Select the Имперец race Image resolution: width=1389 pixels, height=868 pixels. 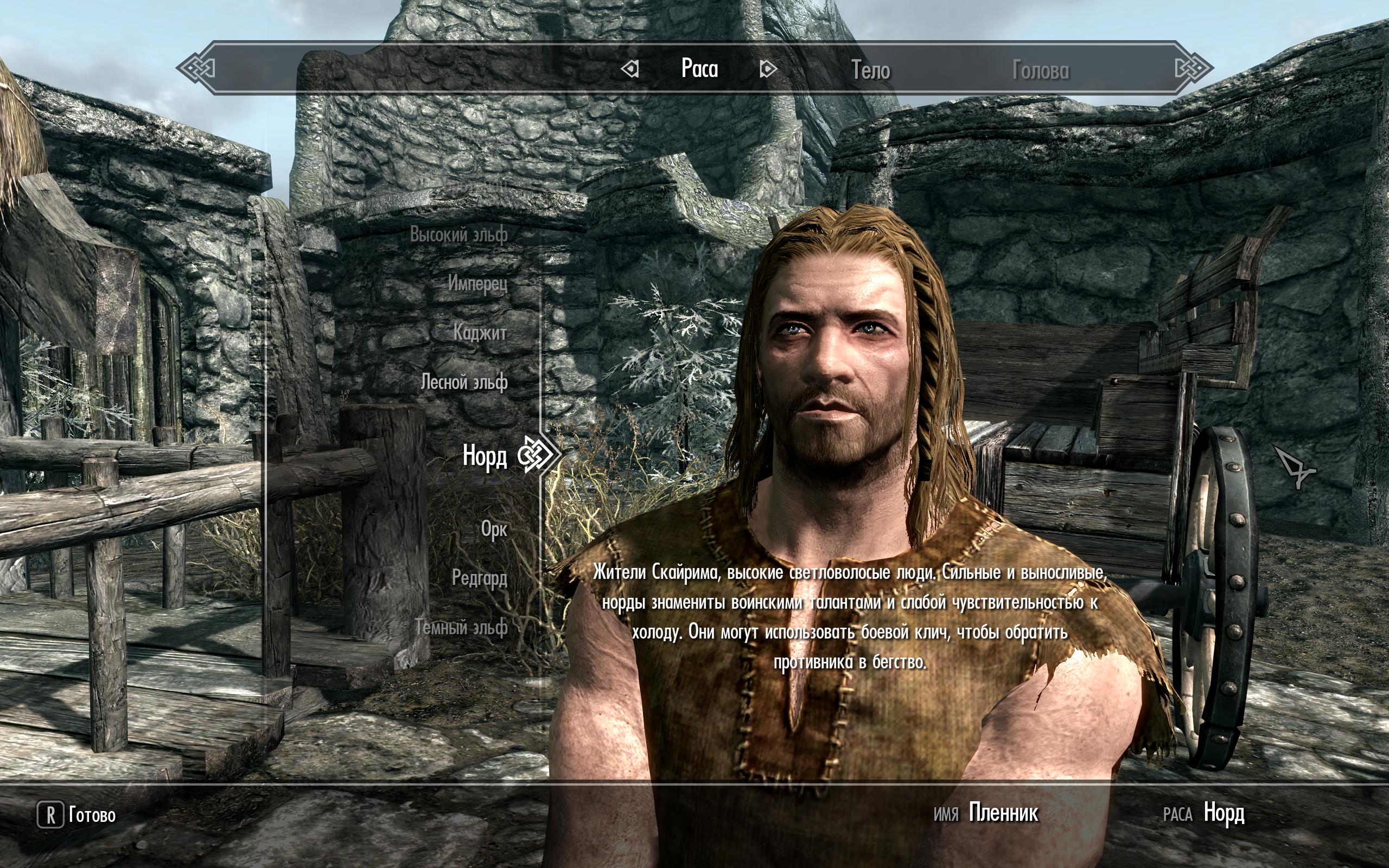477,283
